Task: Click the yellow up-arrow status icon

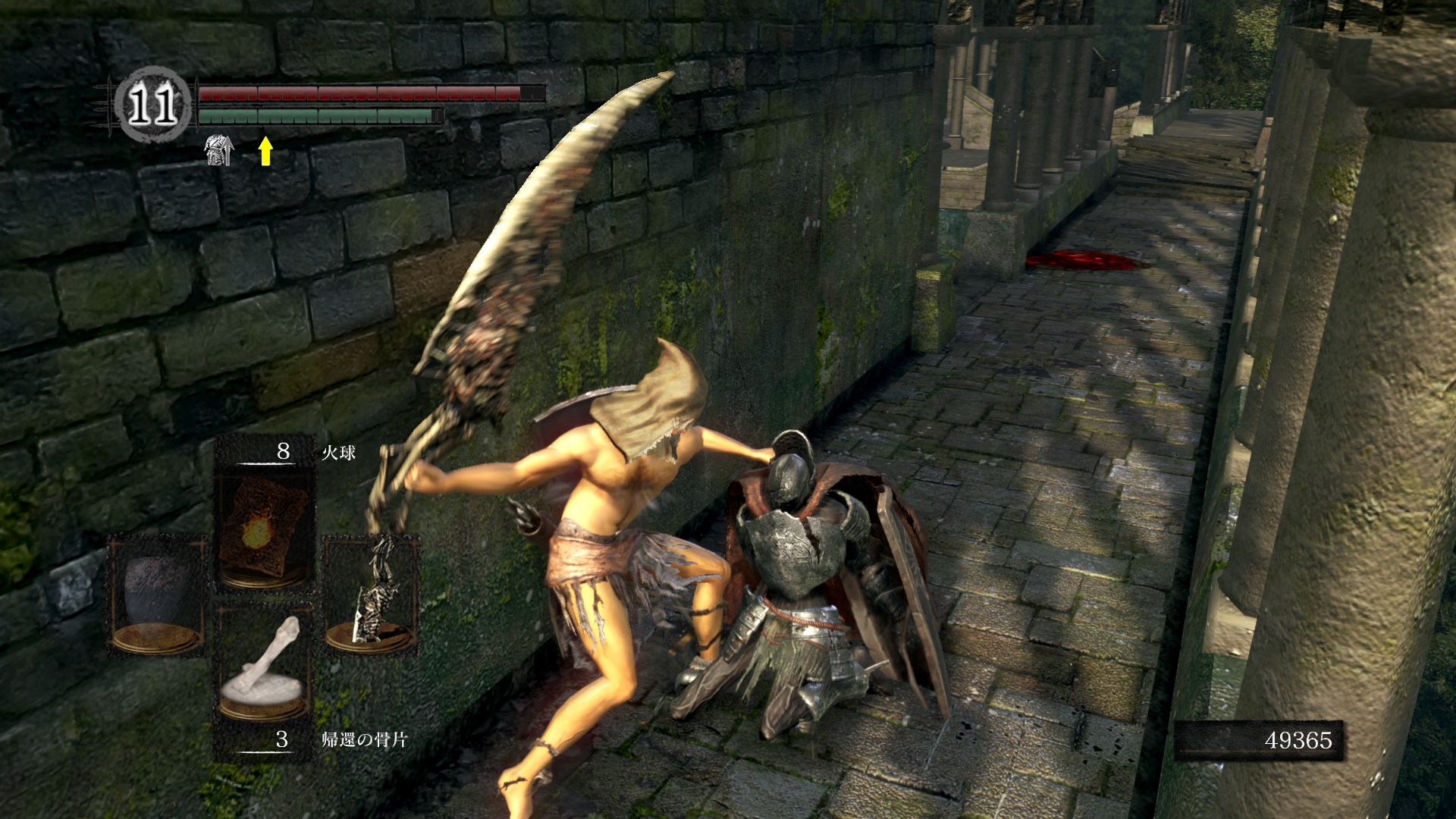Action: (x=265, y=150)
